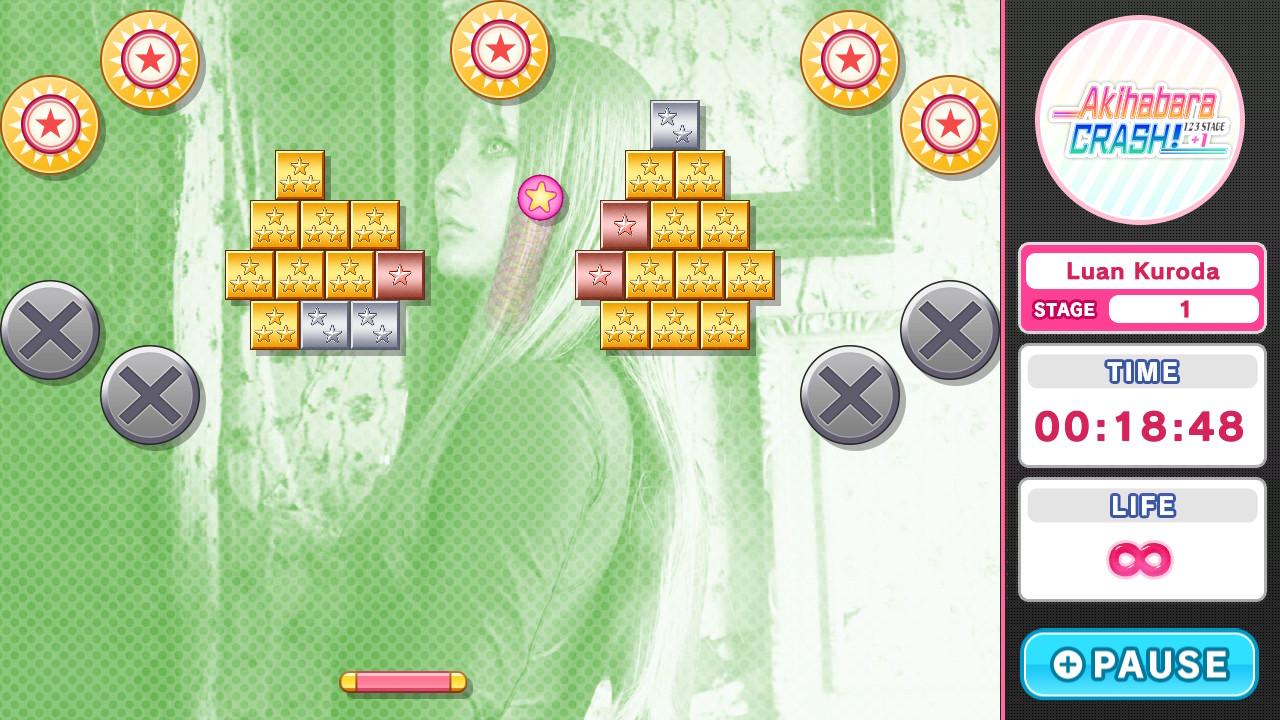Click the gray X circle below the left towers
Image resolution: width=1280 pixels, height=720 pixels.
[x=150, y=393]
